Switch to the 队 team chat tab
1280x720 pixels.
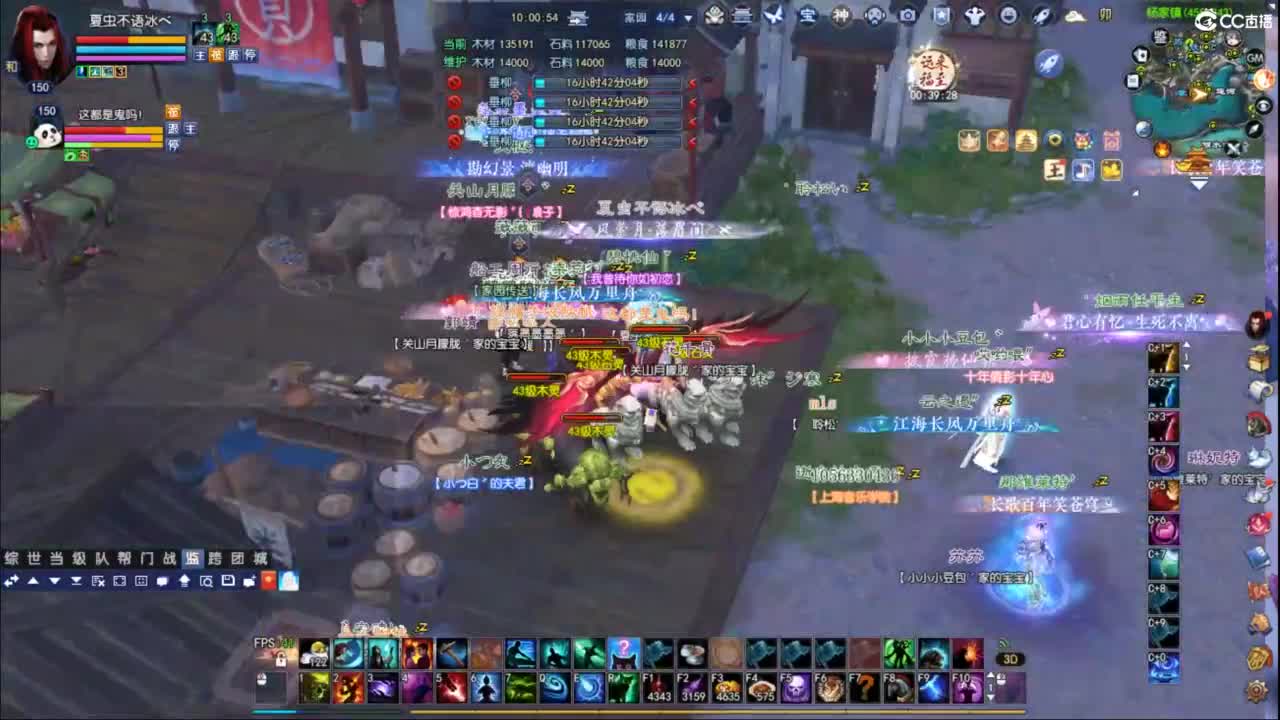(103, 558)
